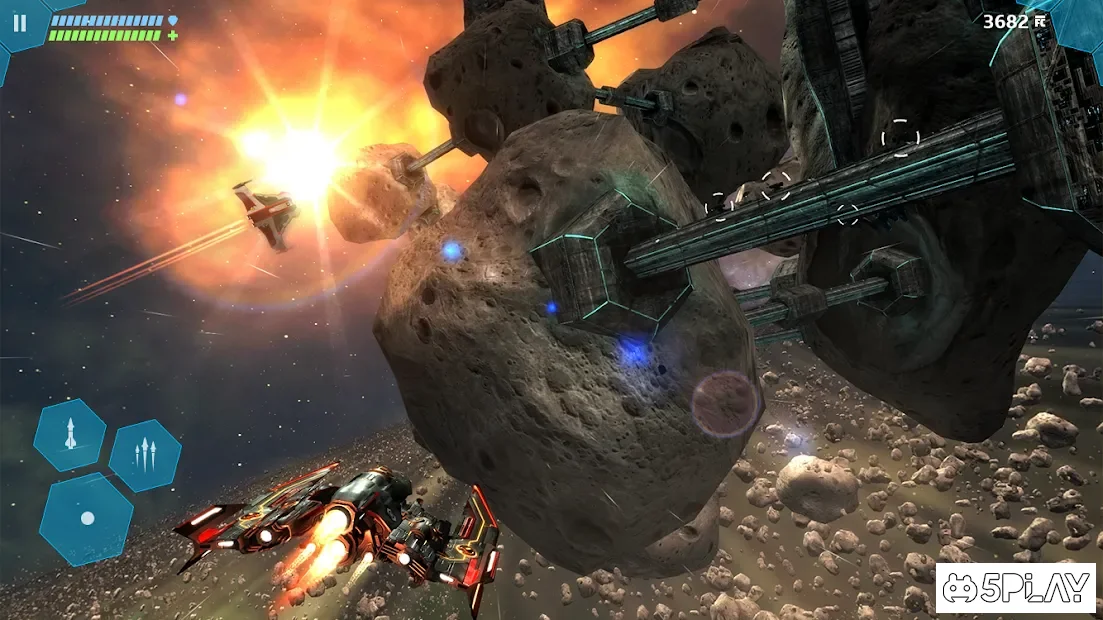Click the 5Play watermark logo
This screenshot has width=1103, height=620.
point(1015,588)
